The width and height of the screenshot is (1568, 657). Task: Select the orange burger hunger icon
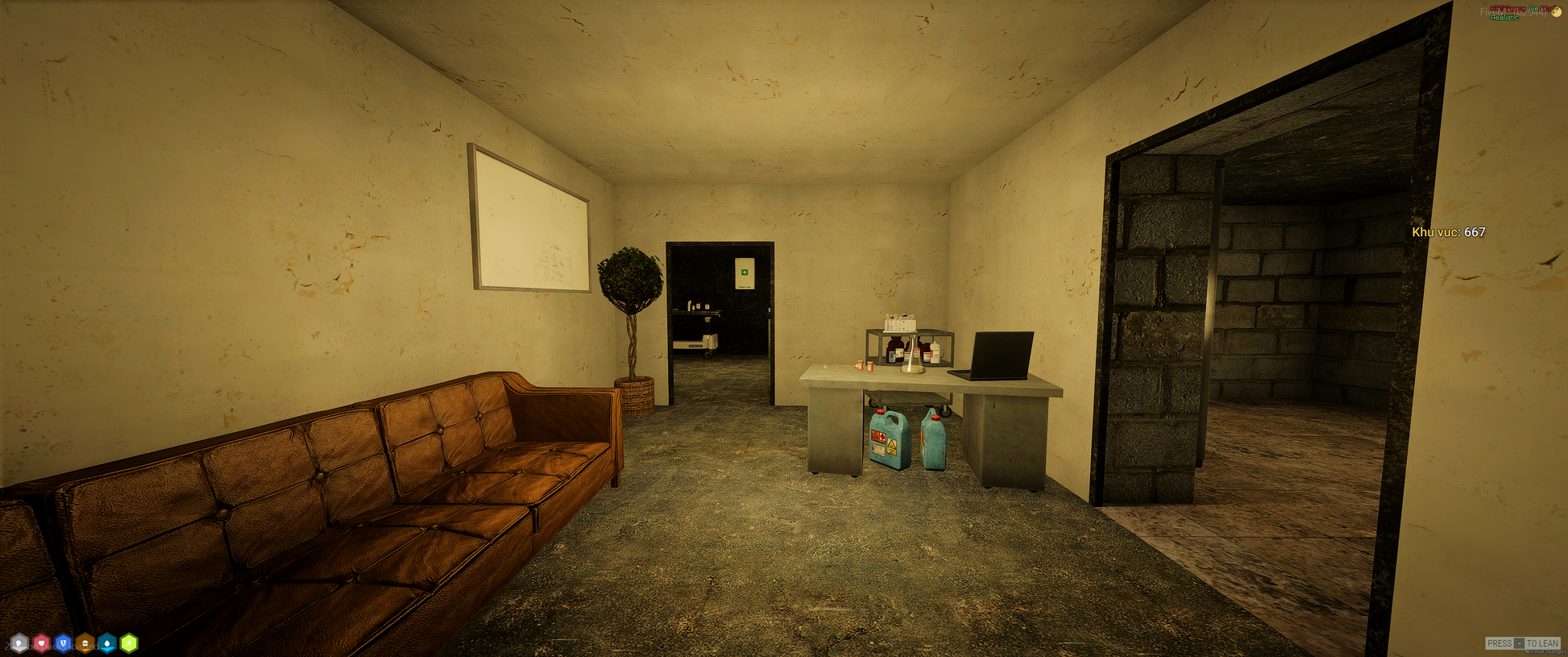tap(85, 643)
